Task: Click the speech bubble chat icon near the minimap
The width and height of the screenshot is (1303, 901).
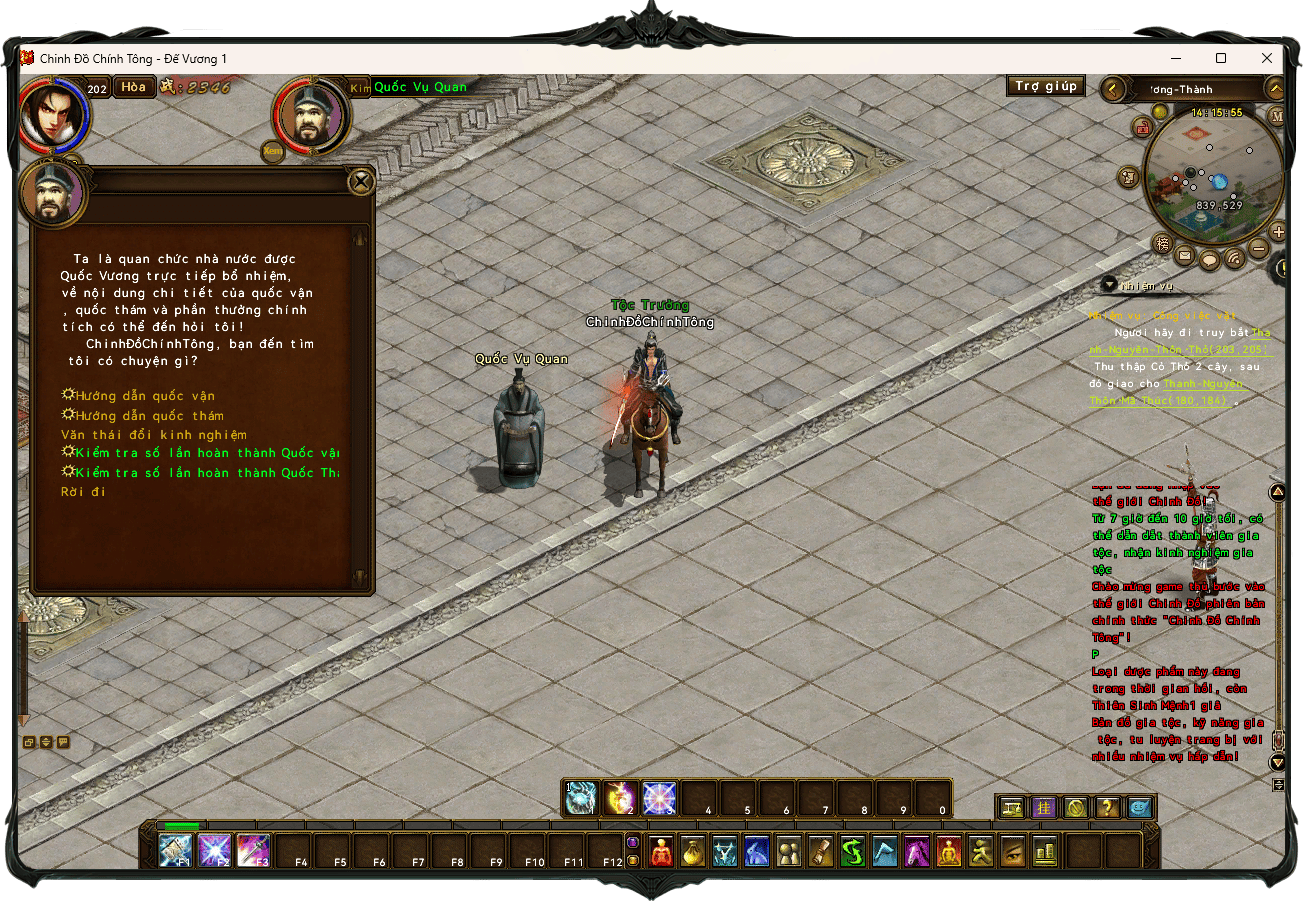Action: click(1210, 260)
